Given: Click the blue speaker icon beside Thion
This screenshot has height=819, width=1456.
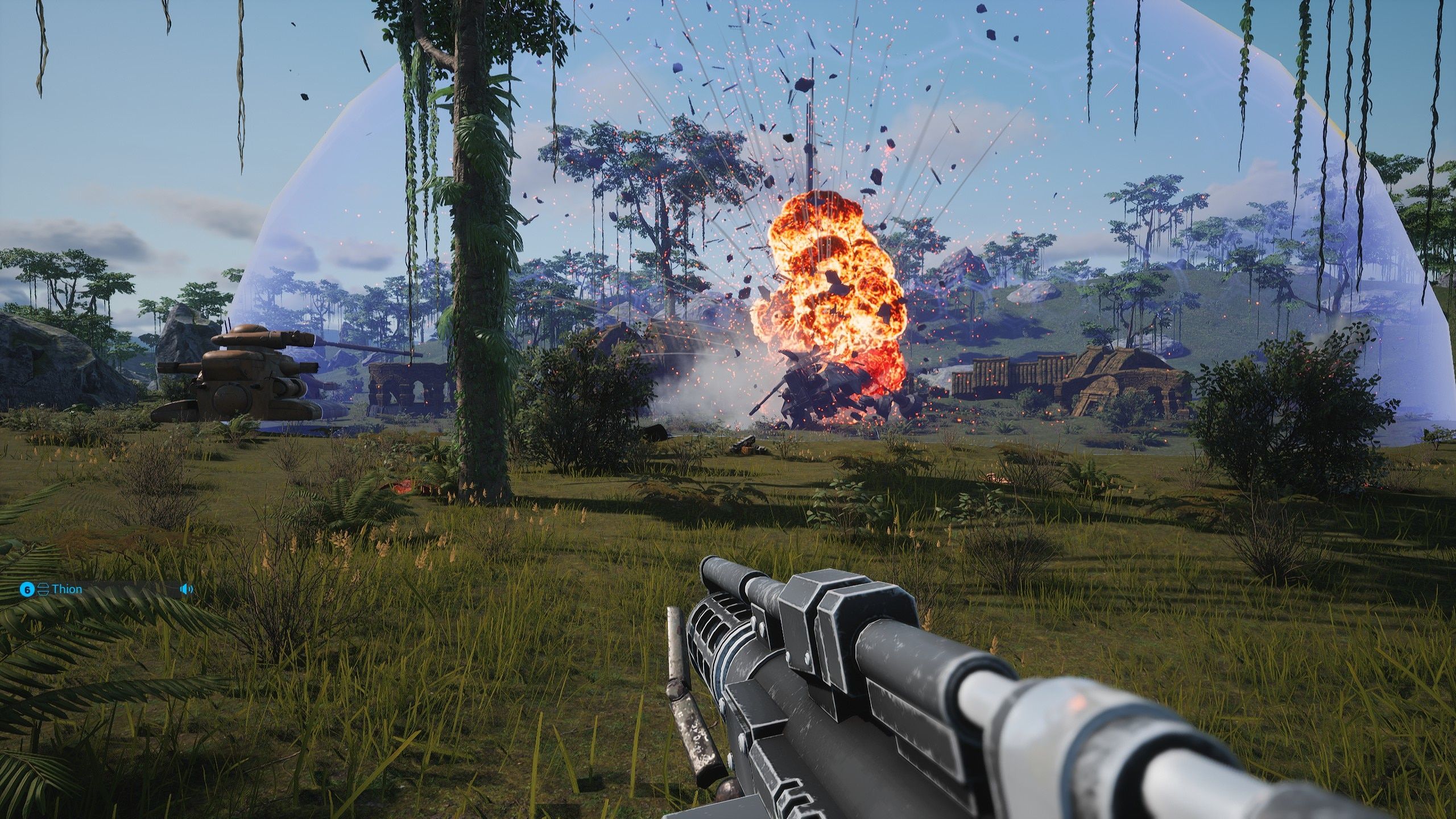Looking at the screenshot, I should [186, 589].
